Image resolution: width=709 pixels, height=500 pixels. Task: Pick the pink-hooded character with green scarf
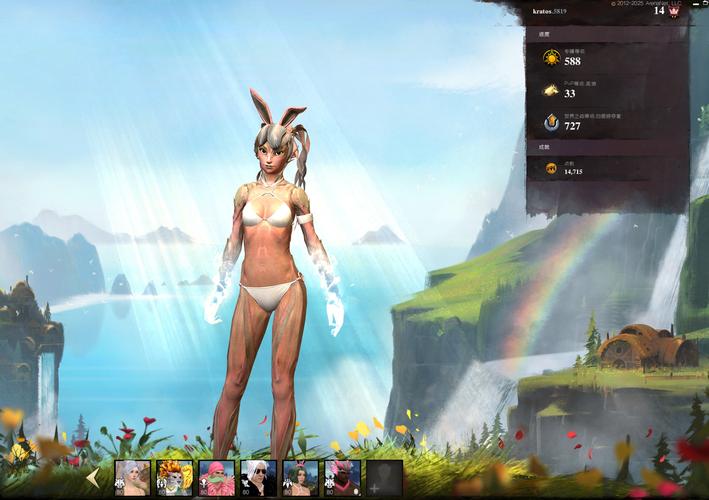[216, 478]
